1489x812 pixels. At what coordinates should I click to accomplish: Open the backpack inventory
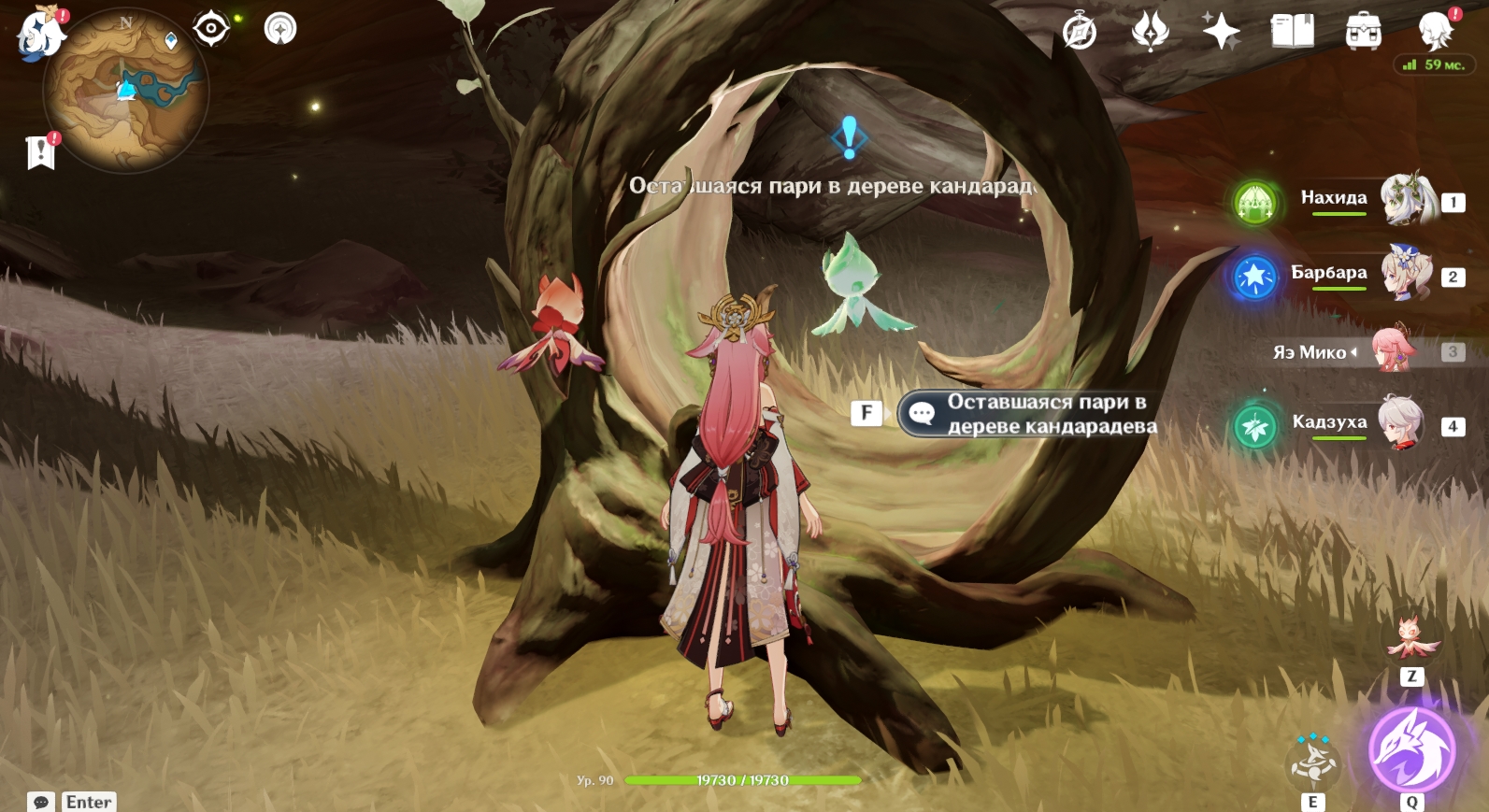pyautogui.click(x=1363, y=32)
